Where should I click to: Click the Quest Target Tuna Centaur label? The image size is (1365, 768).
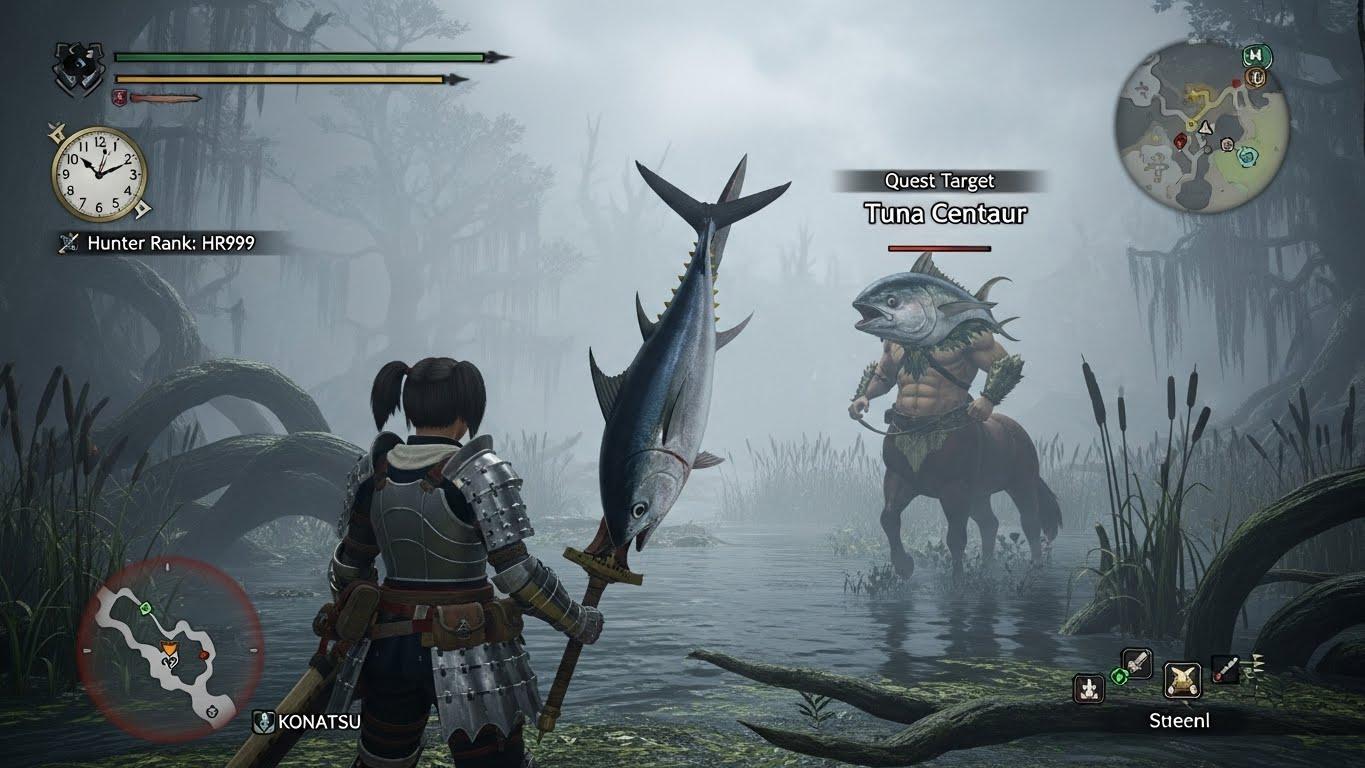(x=940, y=198)
